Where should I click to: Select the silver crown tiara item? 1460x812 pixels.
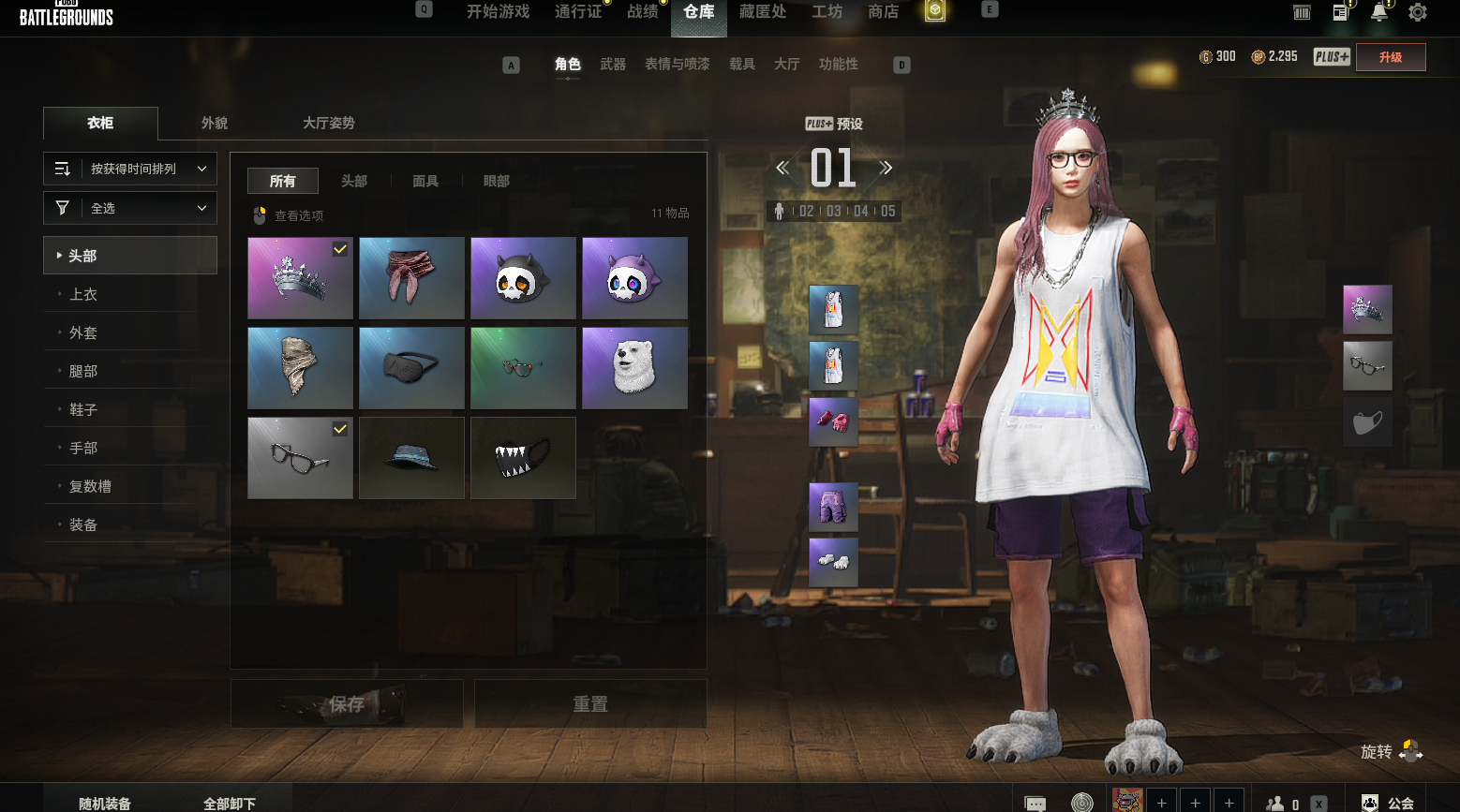pyautogui.click(x=300, y=278)
